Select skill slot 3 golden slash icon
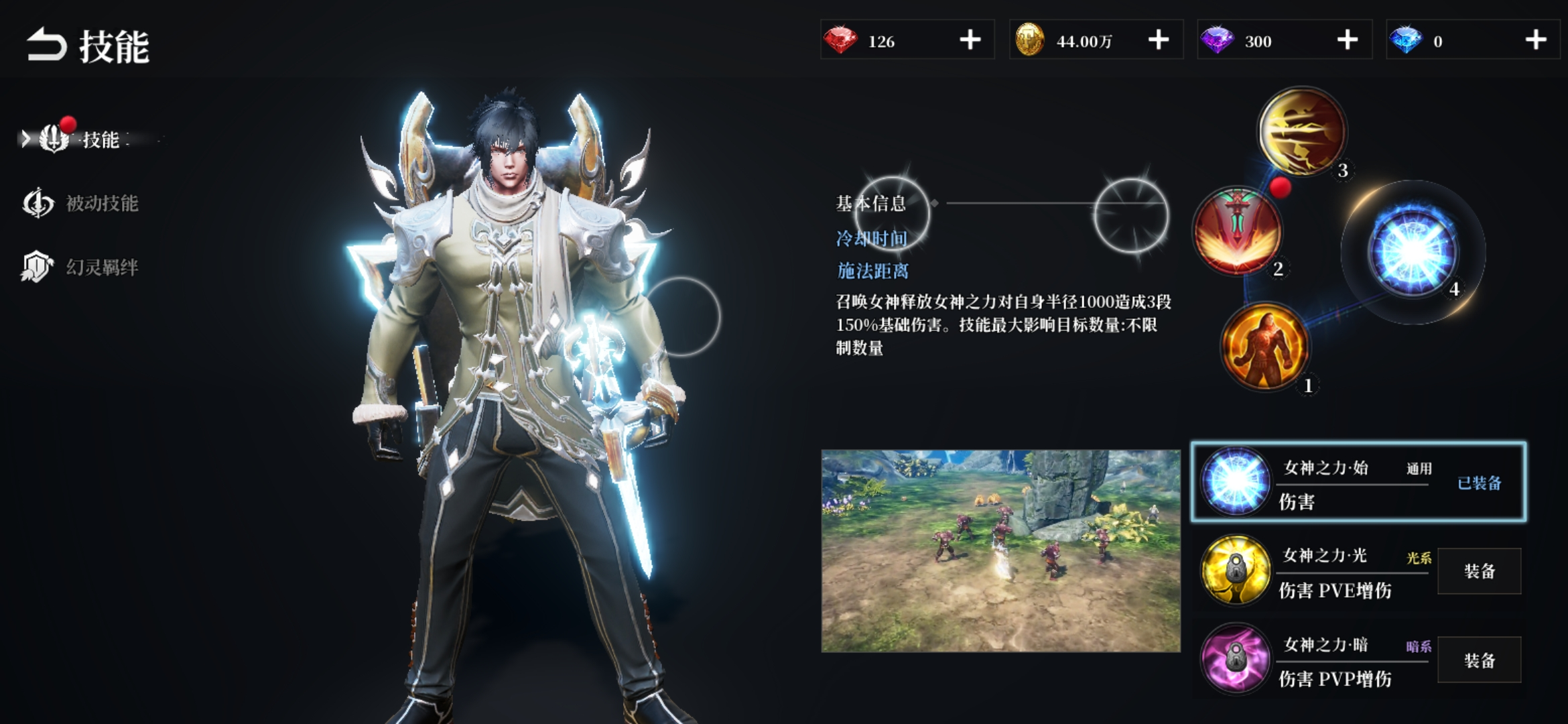The image size is (1568, 724). (1302, 131)
